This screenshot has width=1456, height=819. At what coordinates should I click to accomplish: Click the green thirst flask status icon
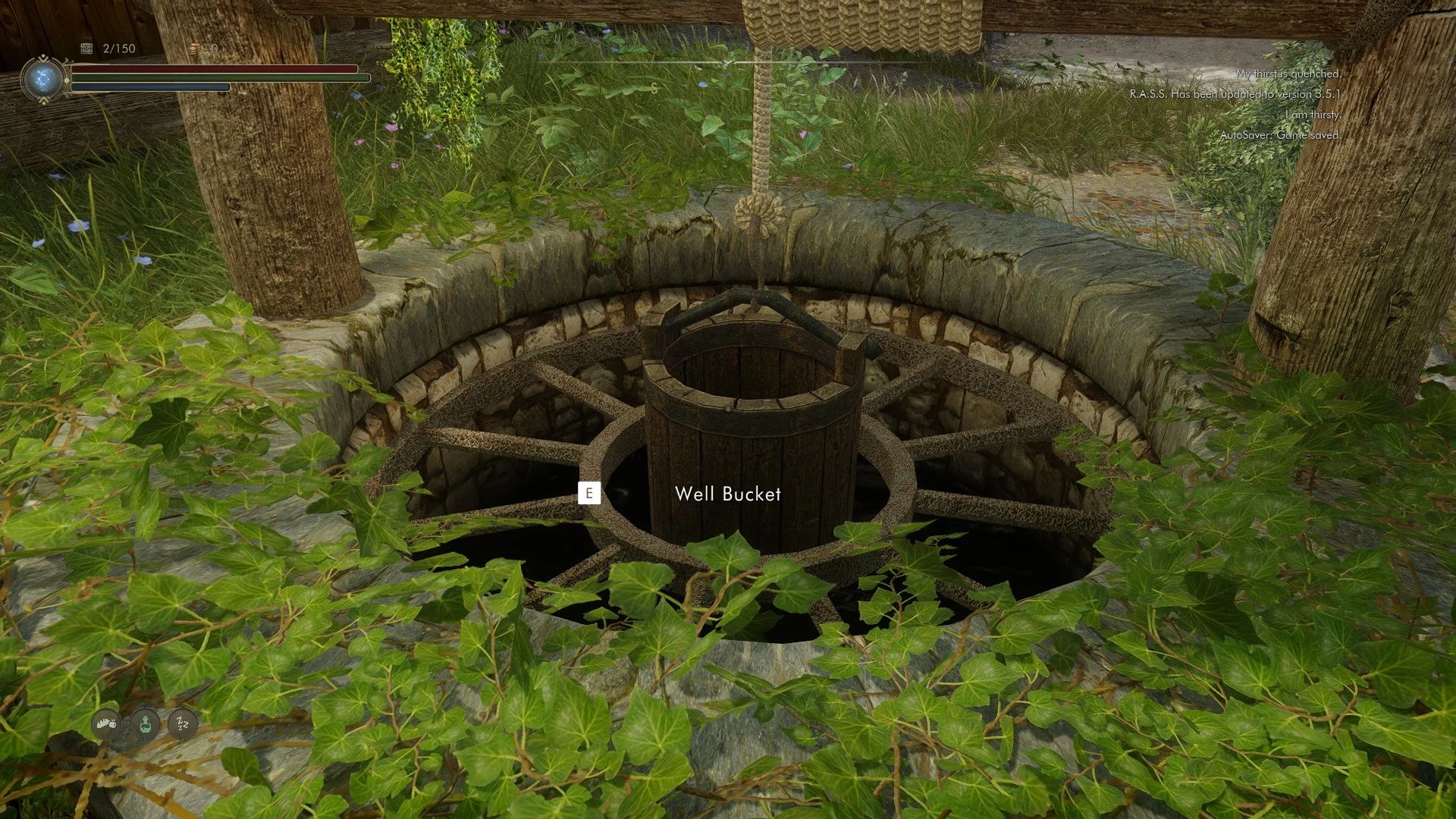pyautogui.click(x=143, y=724)
